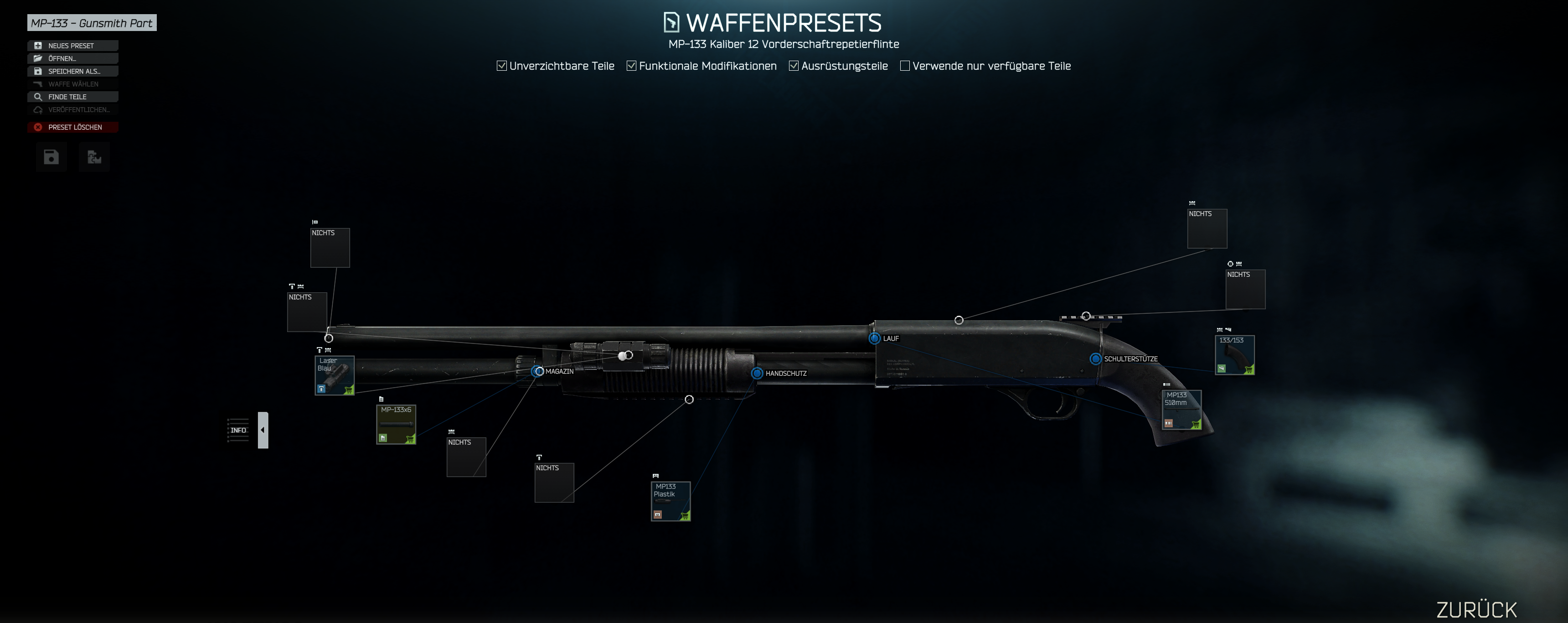
Task: Click the Magazin node on the shotgun
Action: tap(538, 371)
